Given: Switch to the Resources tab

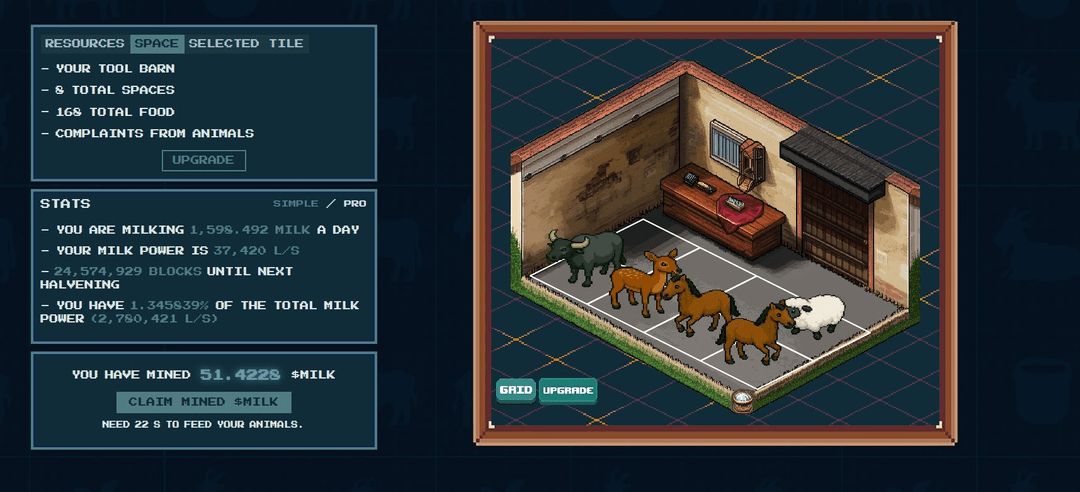Looking at the screenshot, I should pos(84,44).
